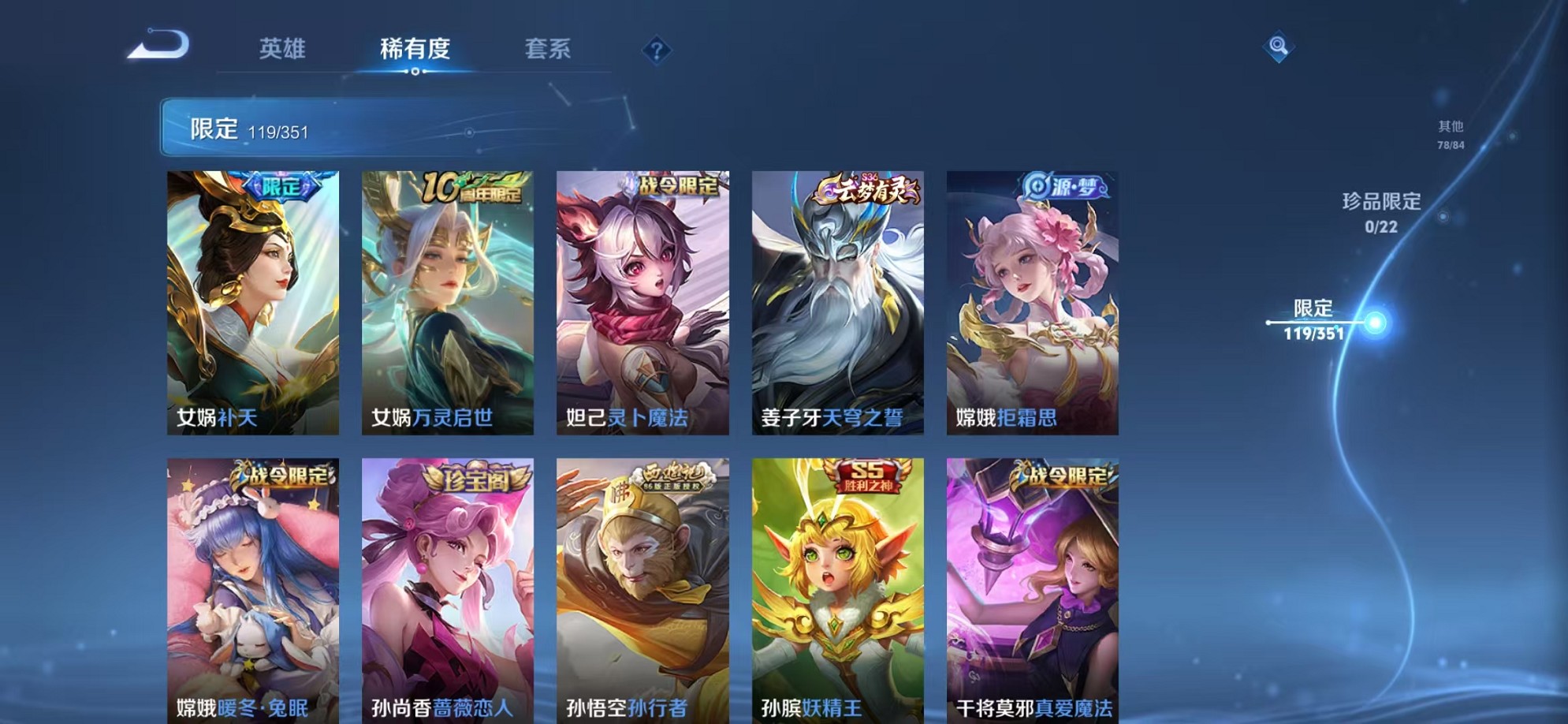Viewport: 1568px width, 724px height.
Task: Jump to 珍品限定 0/22 on right navigation
Action: [1381, 213]
